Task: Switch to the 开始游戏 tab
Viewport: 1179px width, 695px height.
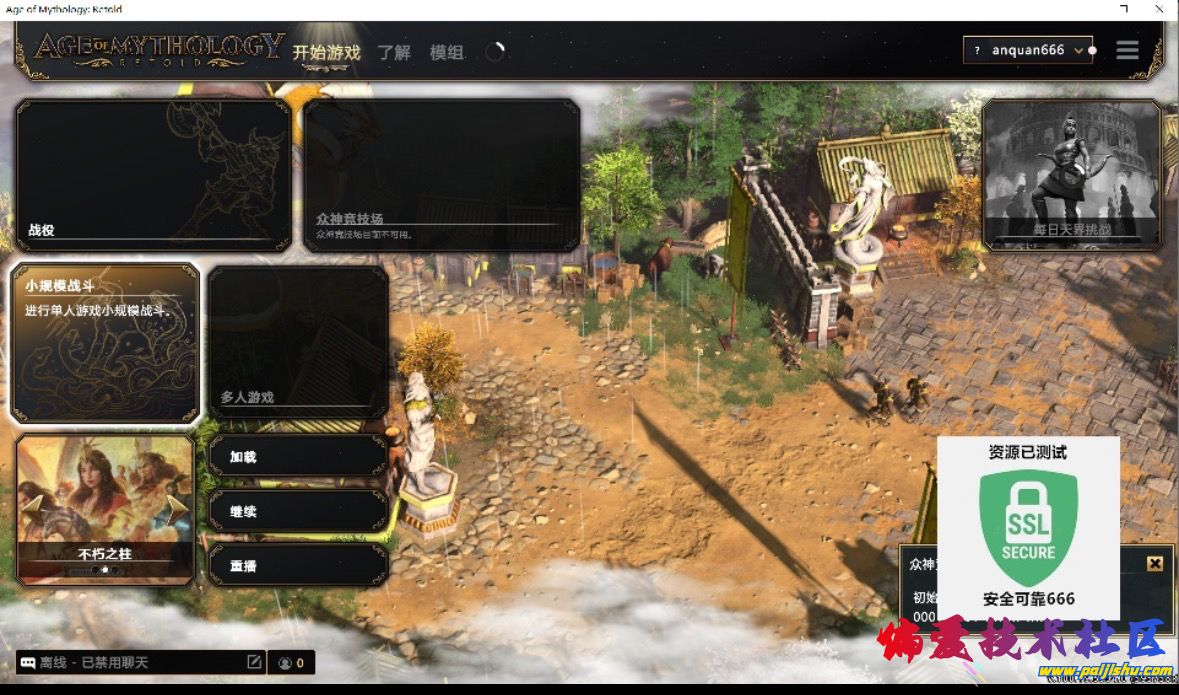Action: click(x=326, y=52)
